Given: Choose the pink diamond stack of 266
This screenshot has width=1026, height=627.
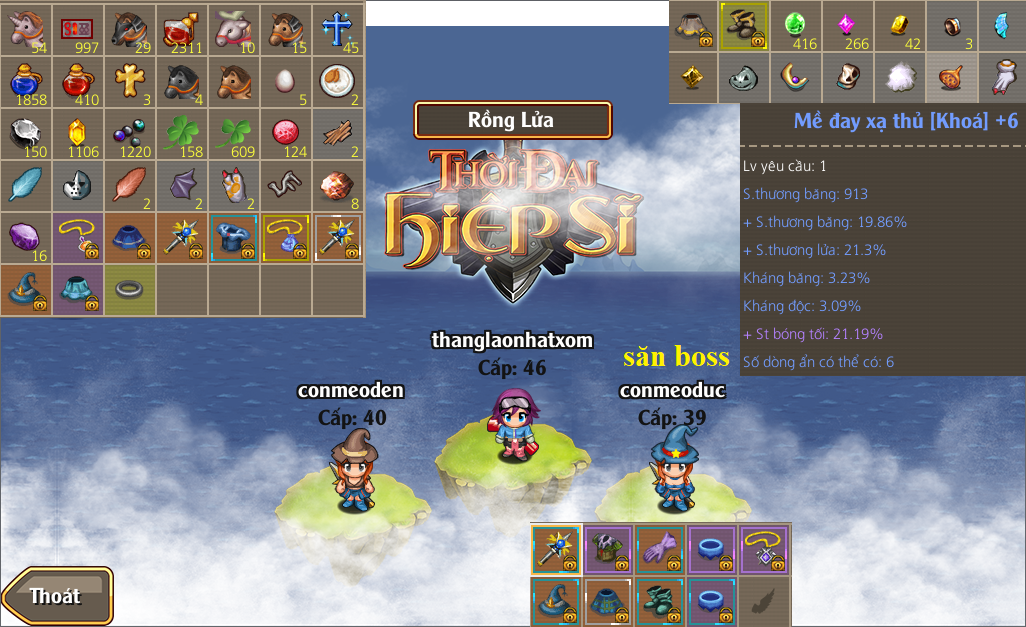Looking at the screenshot, I should tap(848, 26).
